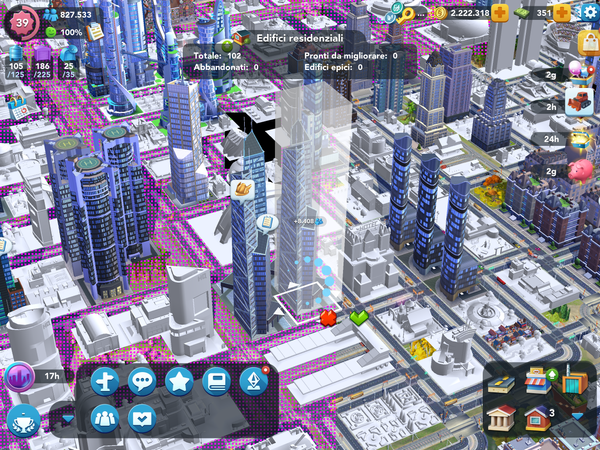Open the chat speech bubble
This screenshot has height=450, width=600.
(142, 381)
